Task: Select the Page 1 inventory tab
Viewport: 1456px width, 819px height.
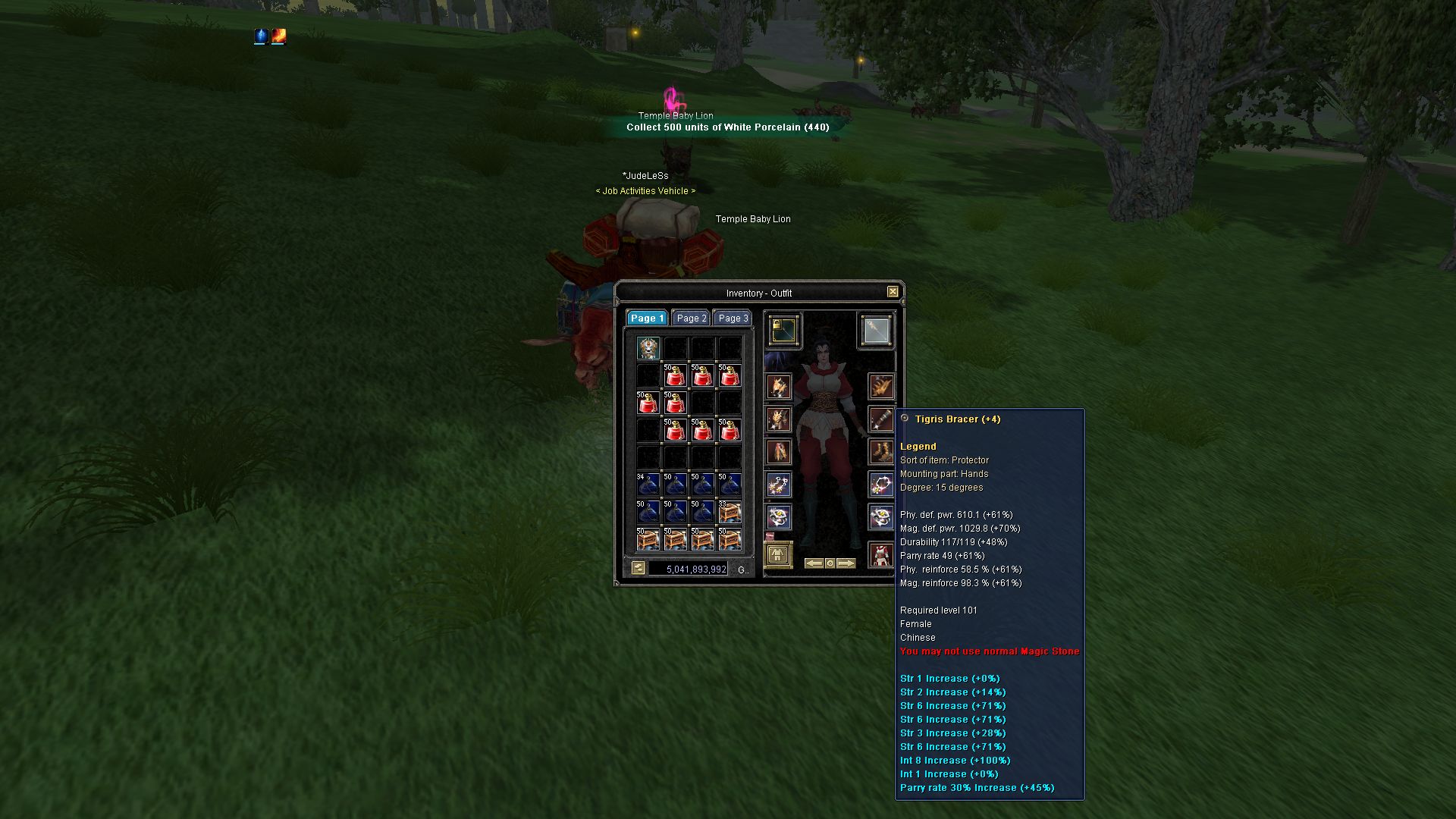Action: (647, 318)
